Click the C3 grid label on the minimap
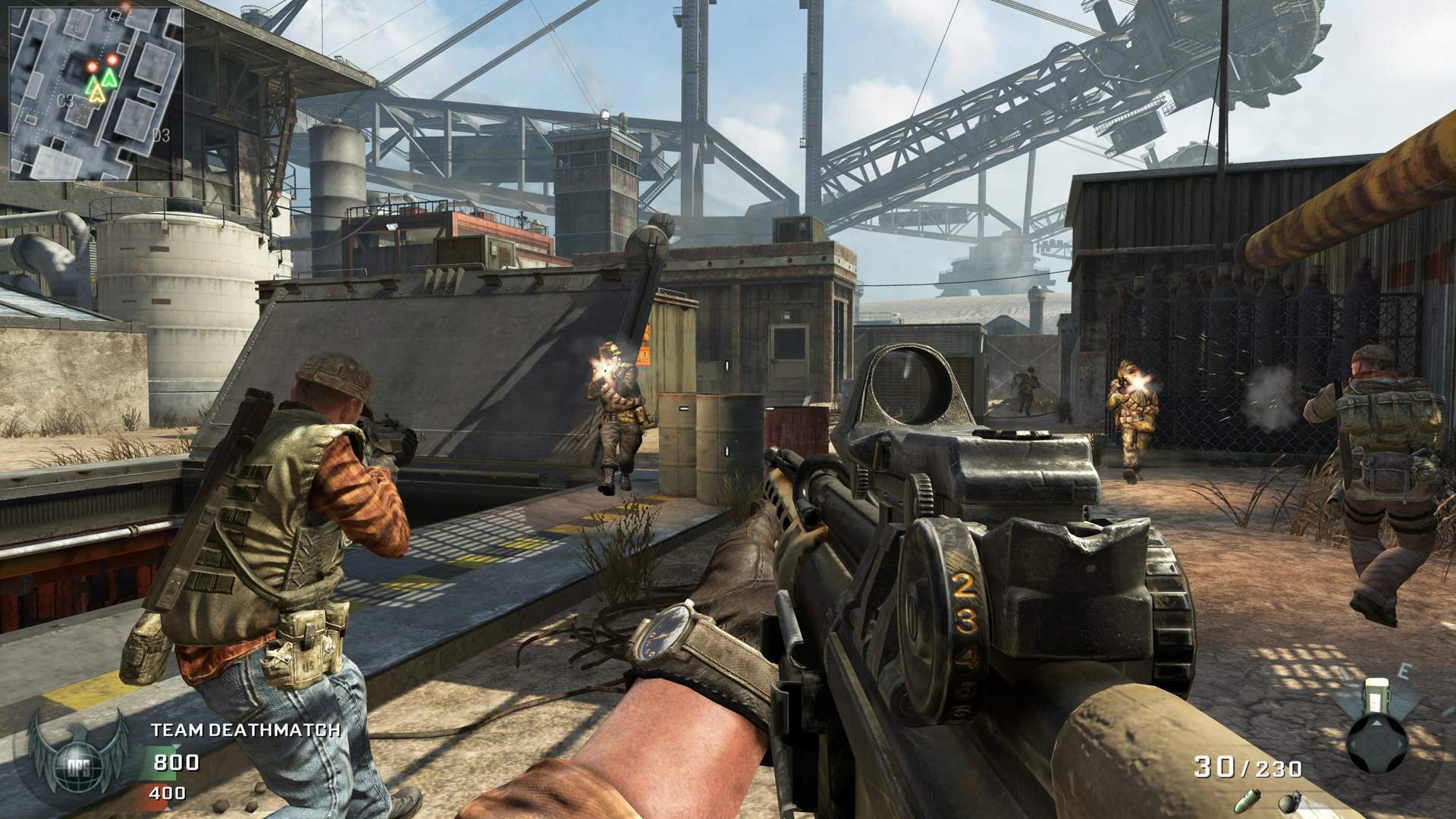 pyautogui.click(x=67, y=101)
